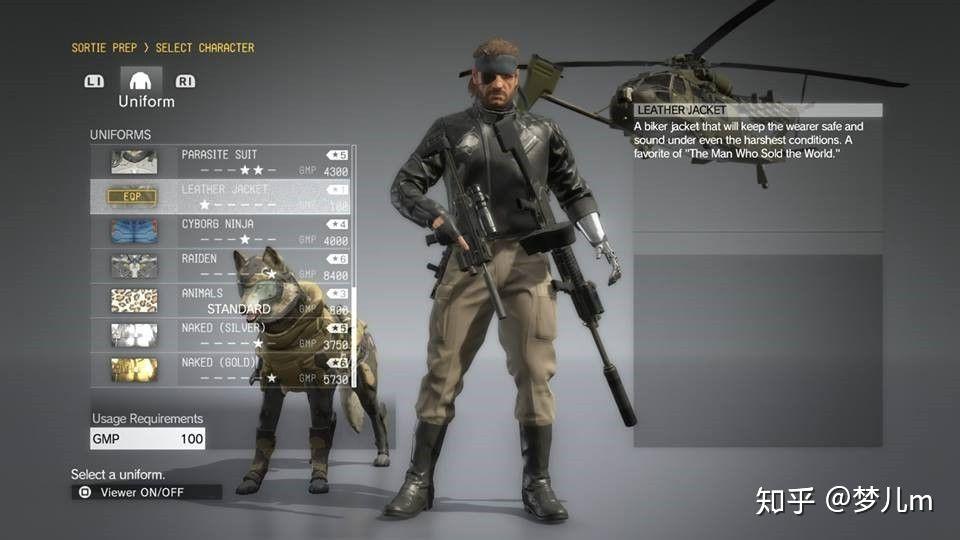Pick the Naked (Gold) uniform

[x=220, y=370]
